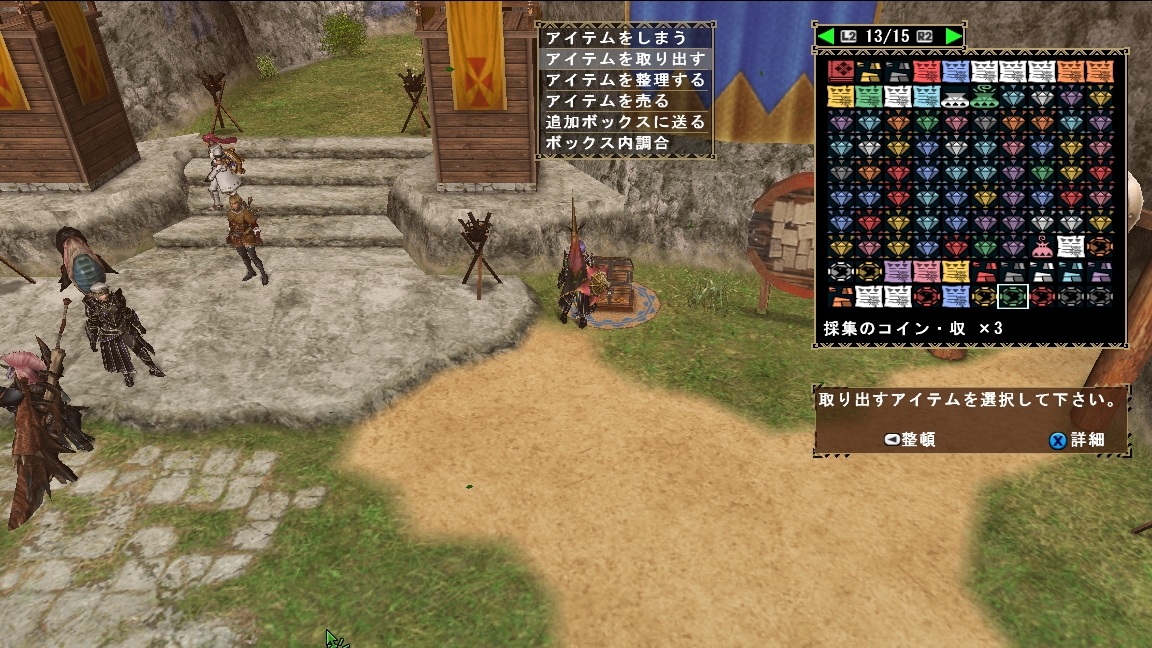
Task: Choose the pink sack item slot
Action: 1042,246
